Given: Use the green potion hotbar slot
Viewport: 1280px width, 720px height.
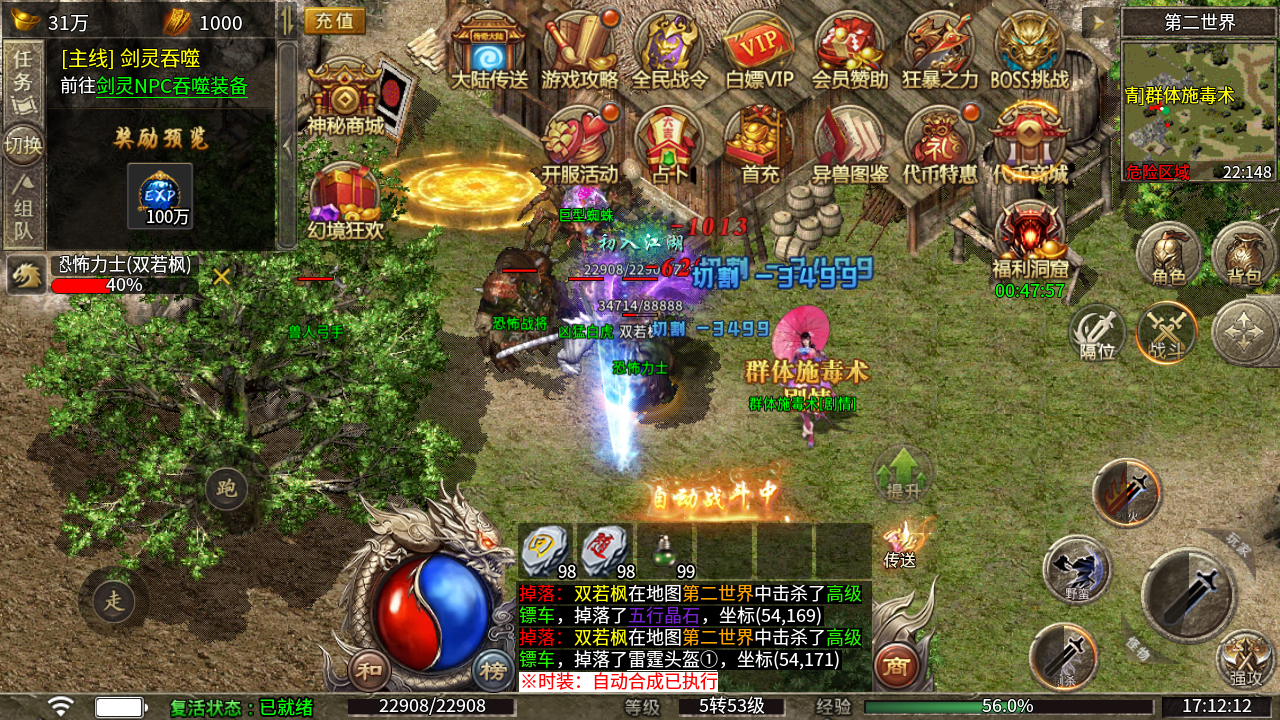Looking at the screenshot, I should pyautogui.click(x=665, y=551).
